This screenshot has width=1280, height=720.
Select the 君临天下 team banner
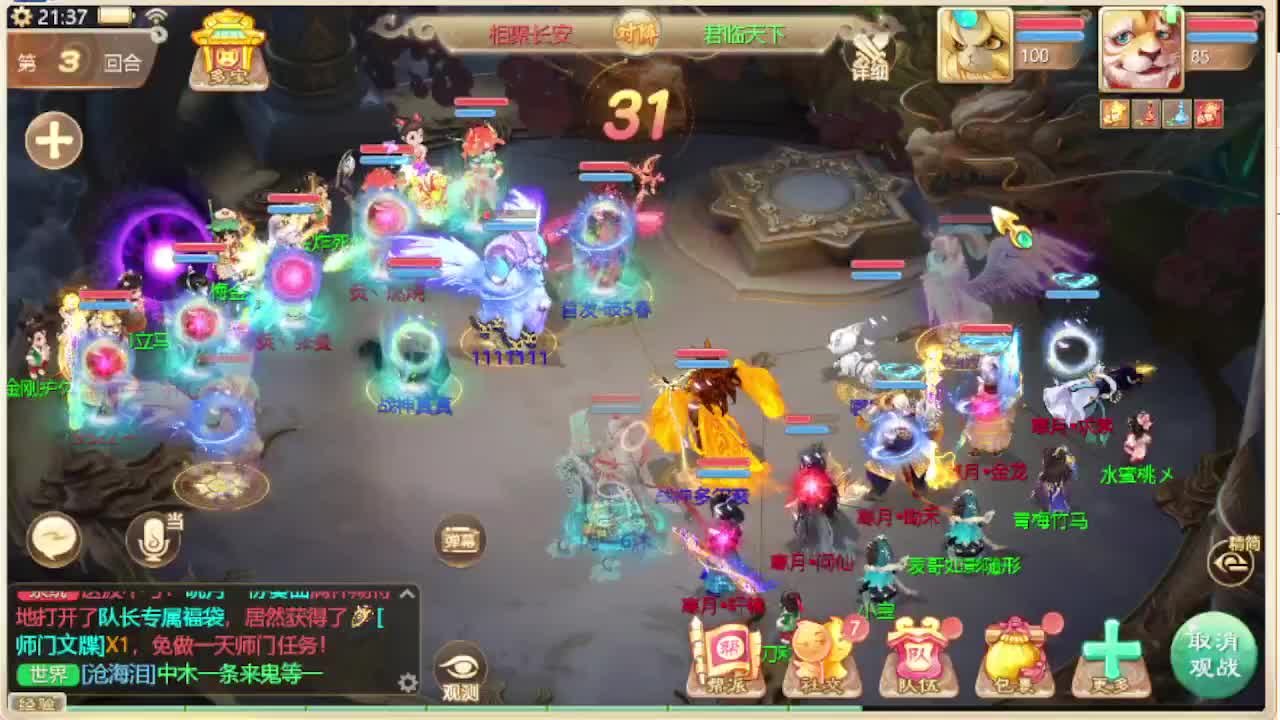(745, 33)
